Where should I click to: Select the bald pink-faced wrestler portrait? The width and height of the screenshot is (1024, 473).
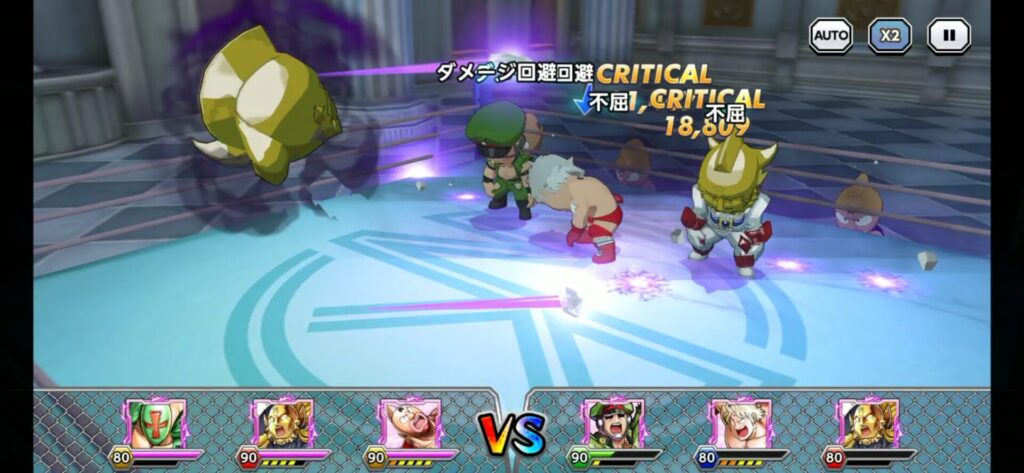(410, 423)
